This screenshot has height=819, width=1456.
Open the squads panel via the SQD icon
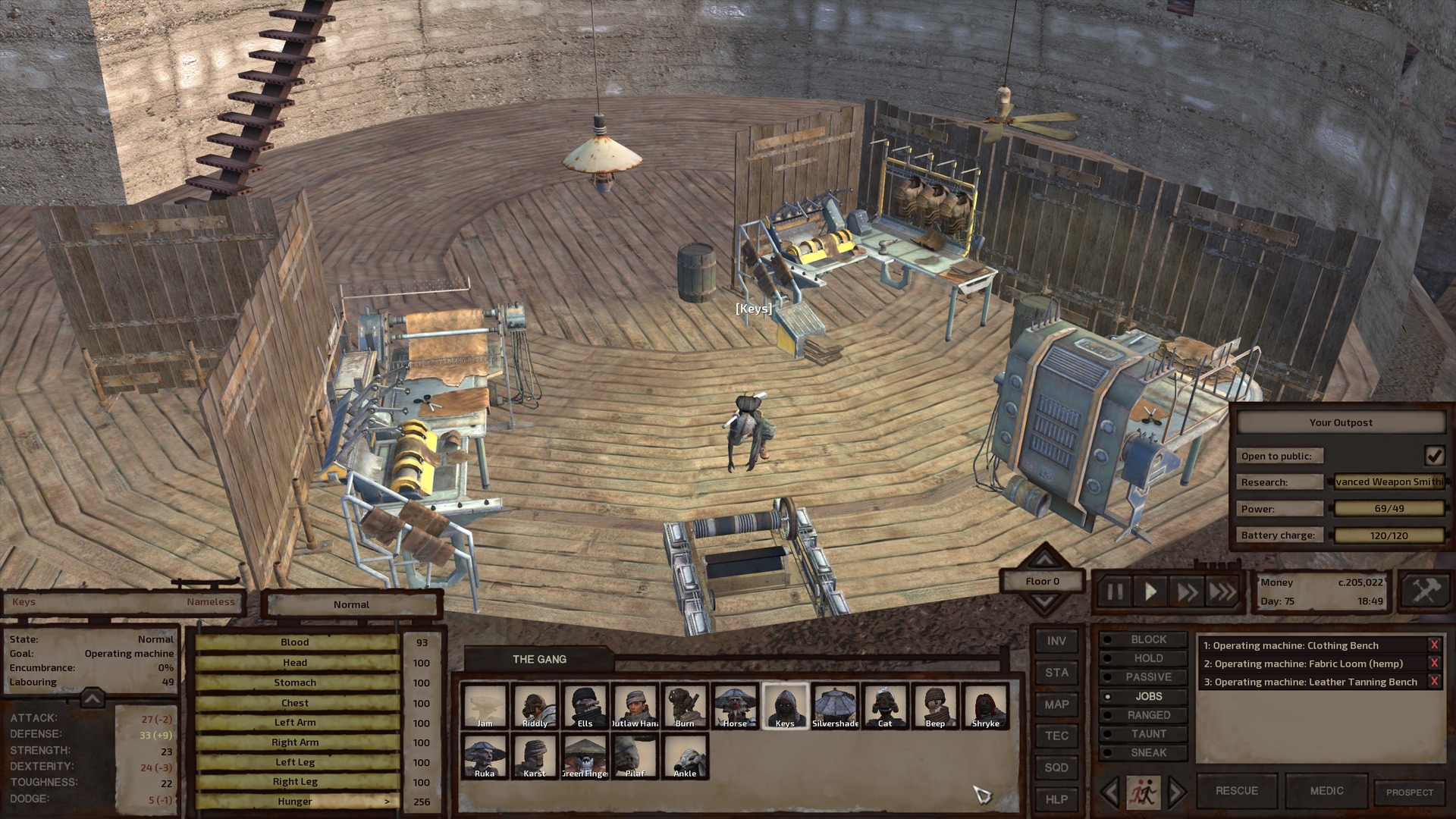click(1056, 767)
